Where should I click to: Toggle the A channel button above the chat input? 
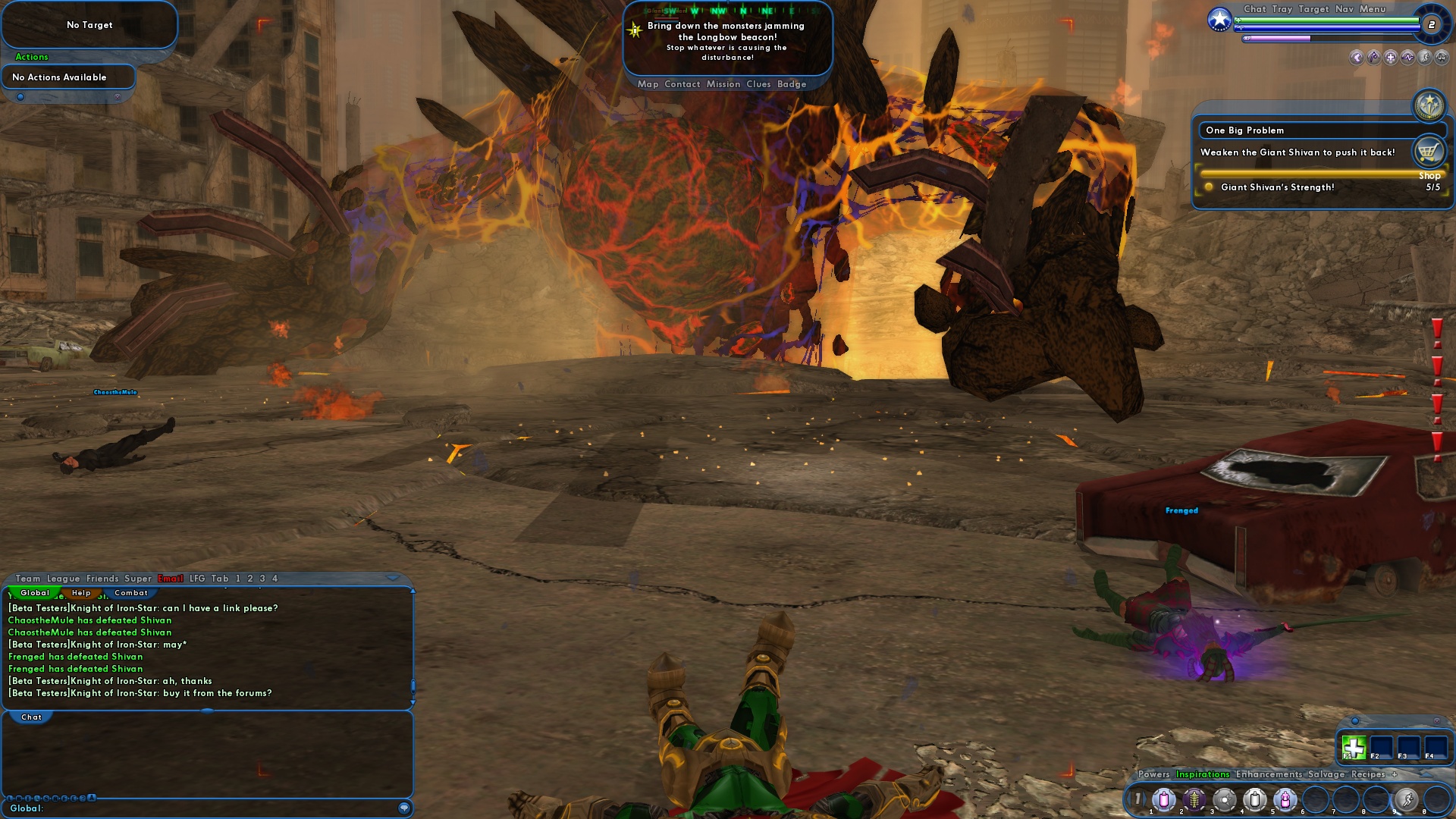point(93,798)
